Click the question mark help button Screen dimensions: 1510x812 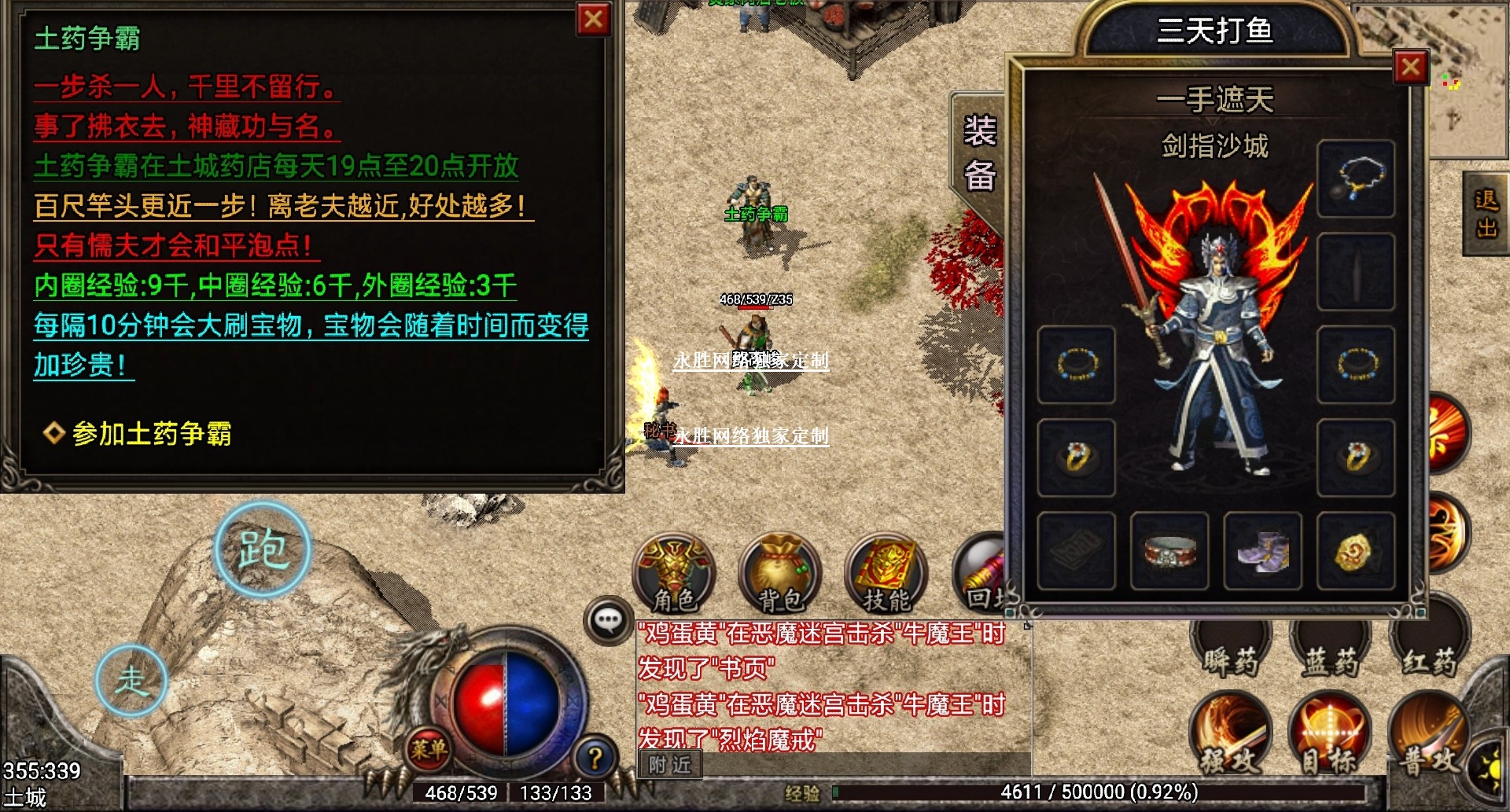595,758
